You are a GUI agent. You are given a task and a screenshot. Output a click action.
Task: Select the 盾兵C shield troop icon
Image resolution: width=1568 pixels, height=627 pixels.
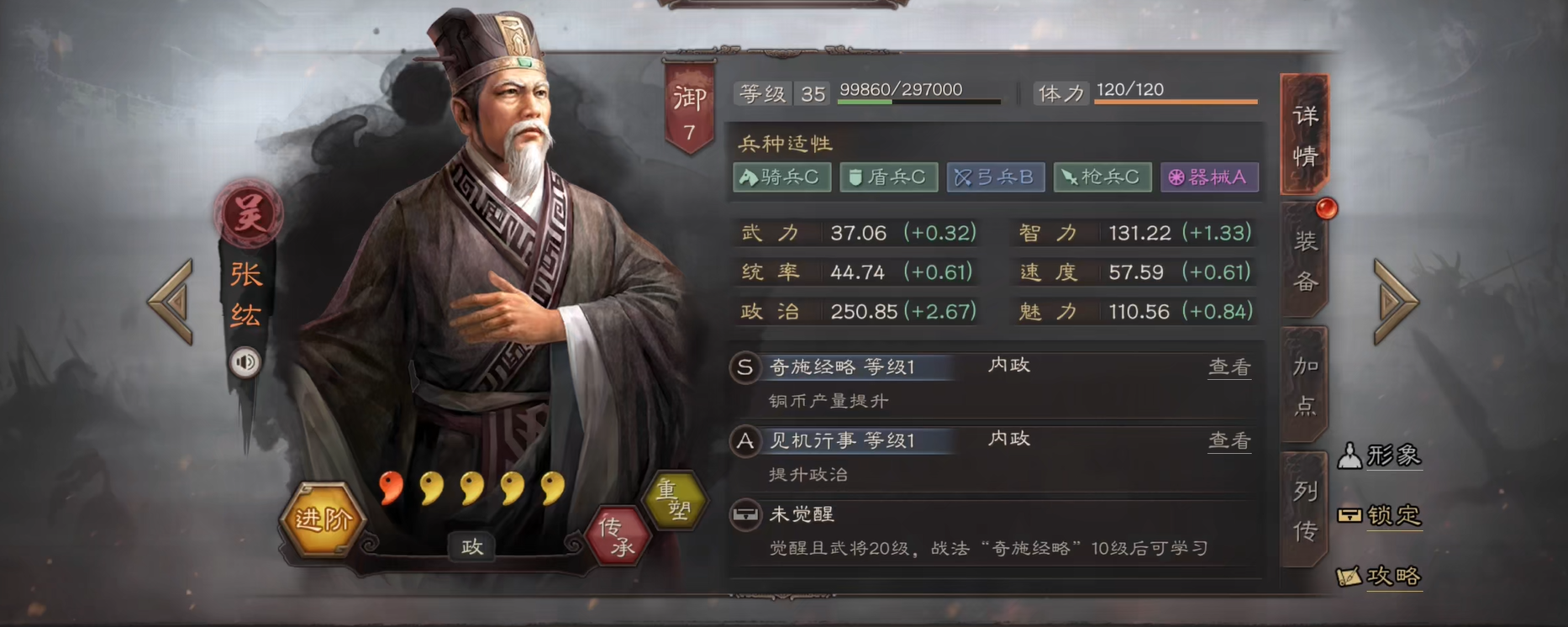(x=888, y=177)
